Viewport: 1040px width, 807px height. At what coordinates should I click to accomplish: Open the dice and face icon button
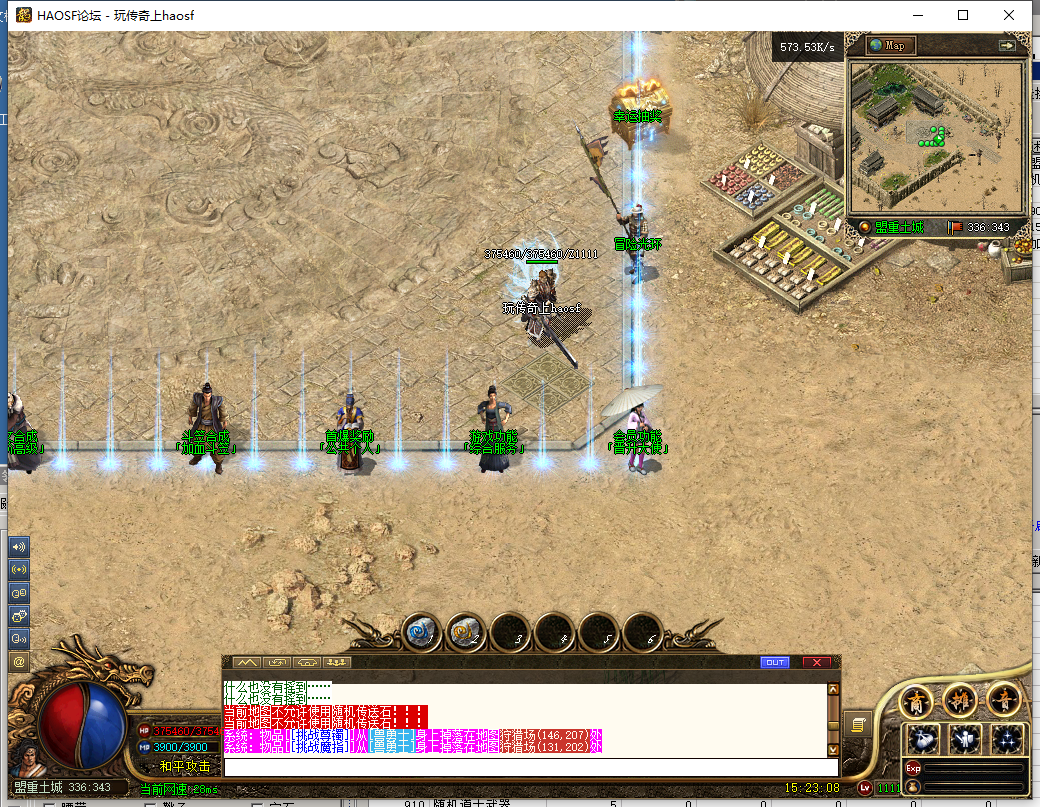coord(19,615)
